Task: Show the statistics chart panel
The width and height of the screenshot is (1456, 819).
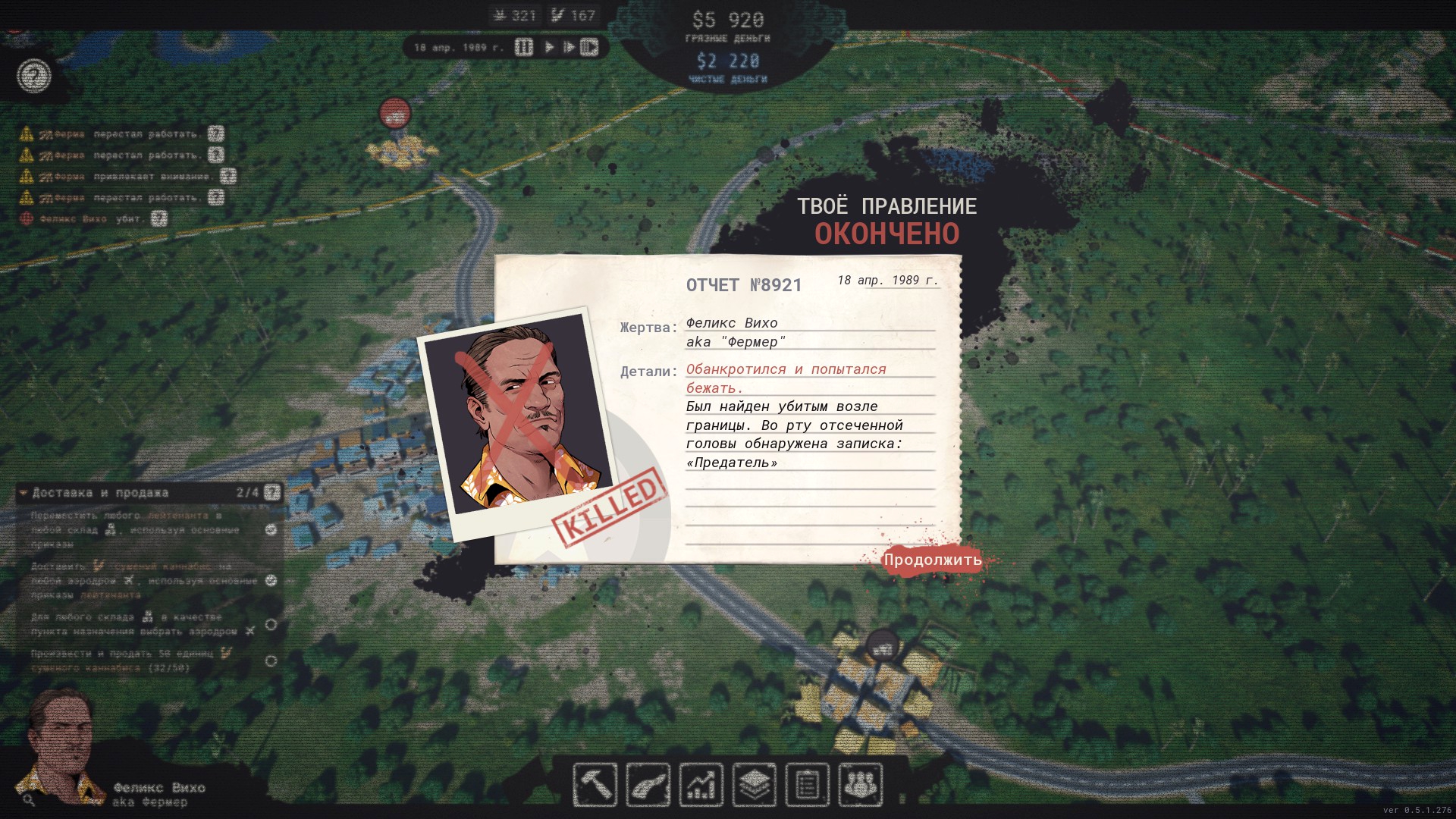Action: tap(701, 784)
